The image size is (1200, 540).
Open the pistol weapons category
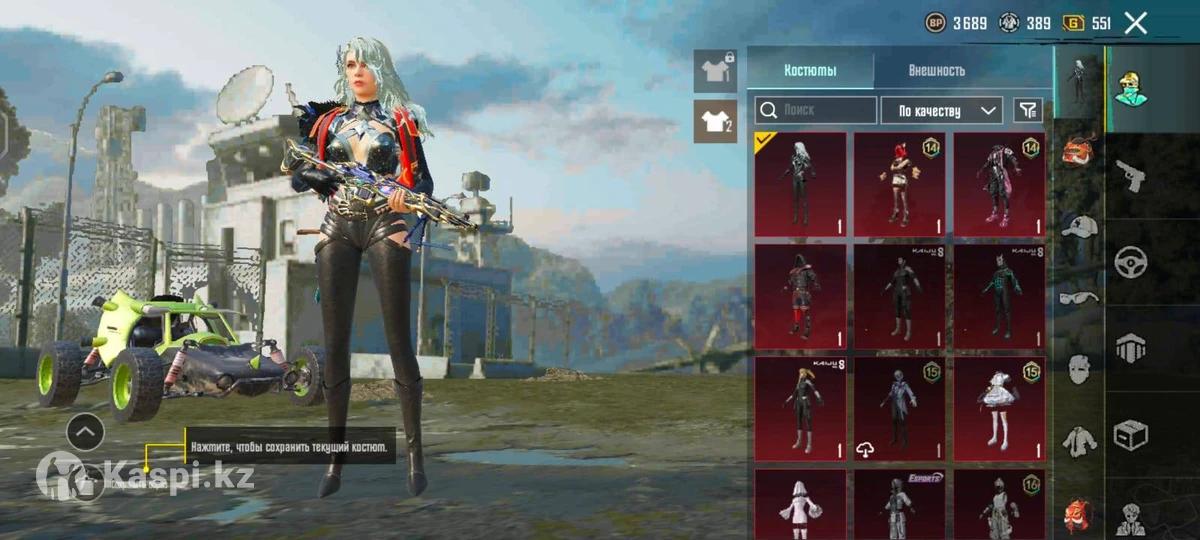pos(1131,176)
